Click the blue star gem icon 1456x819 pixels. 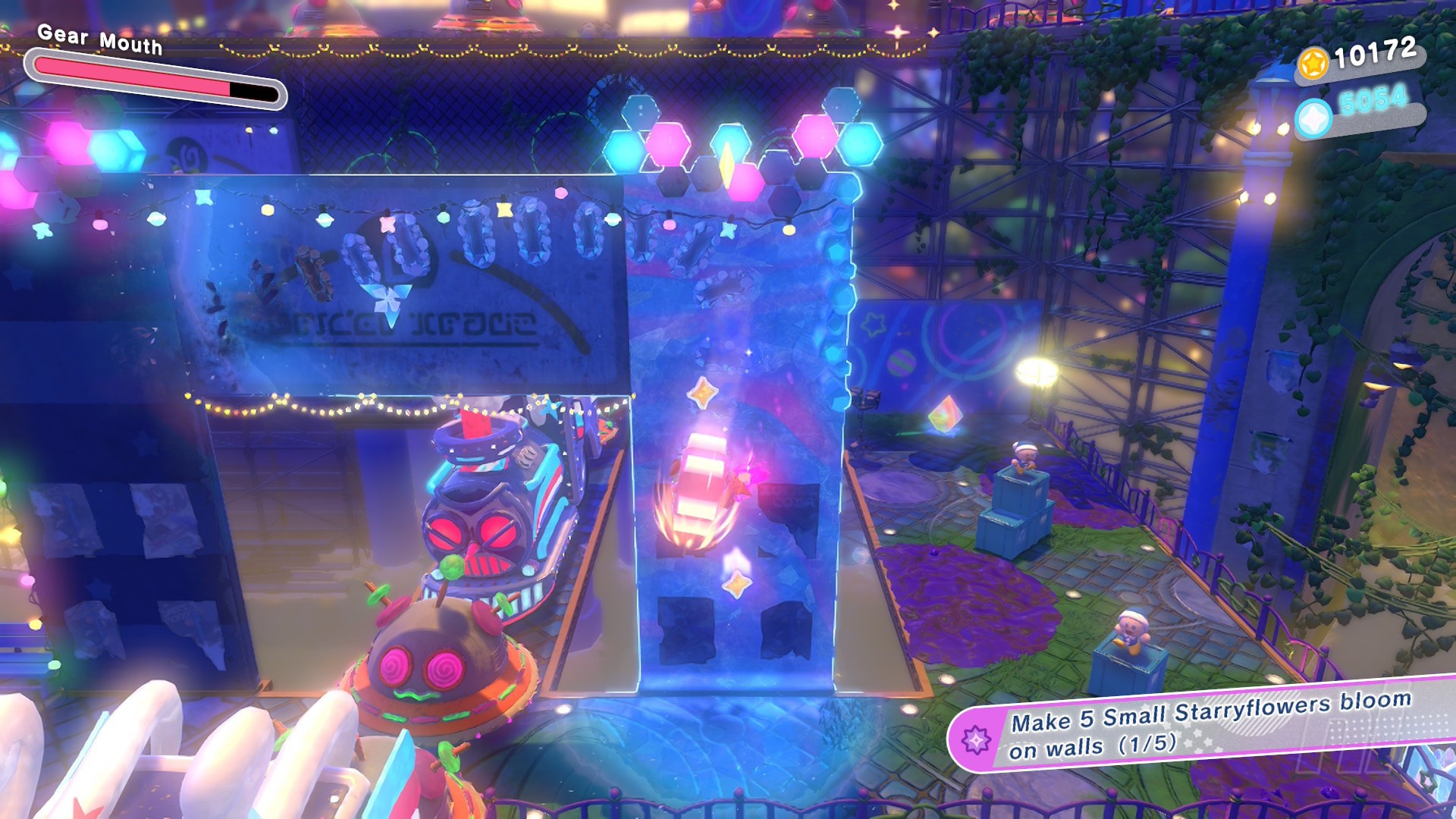point(1313,119)
